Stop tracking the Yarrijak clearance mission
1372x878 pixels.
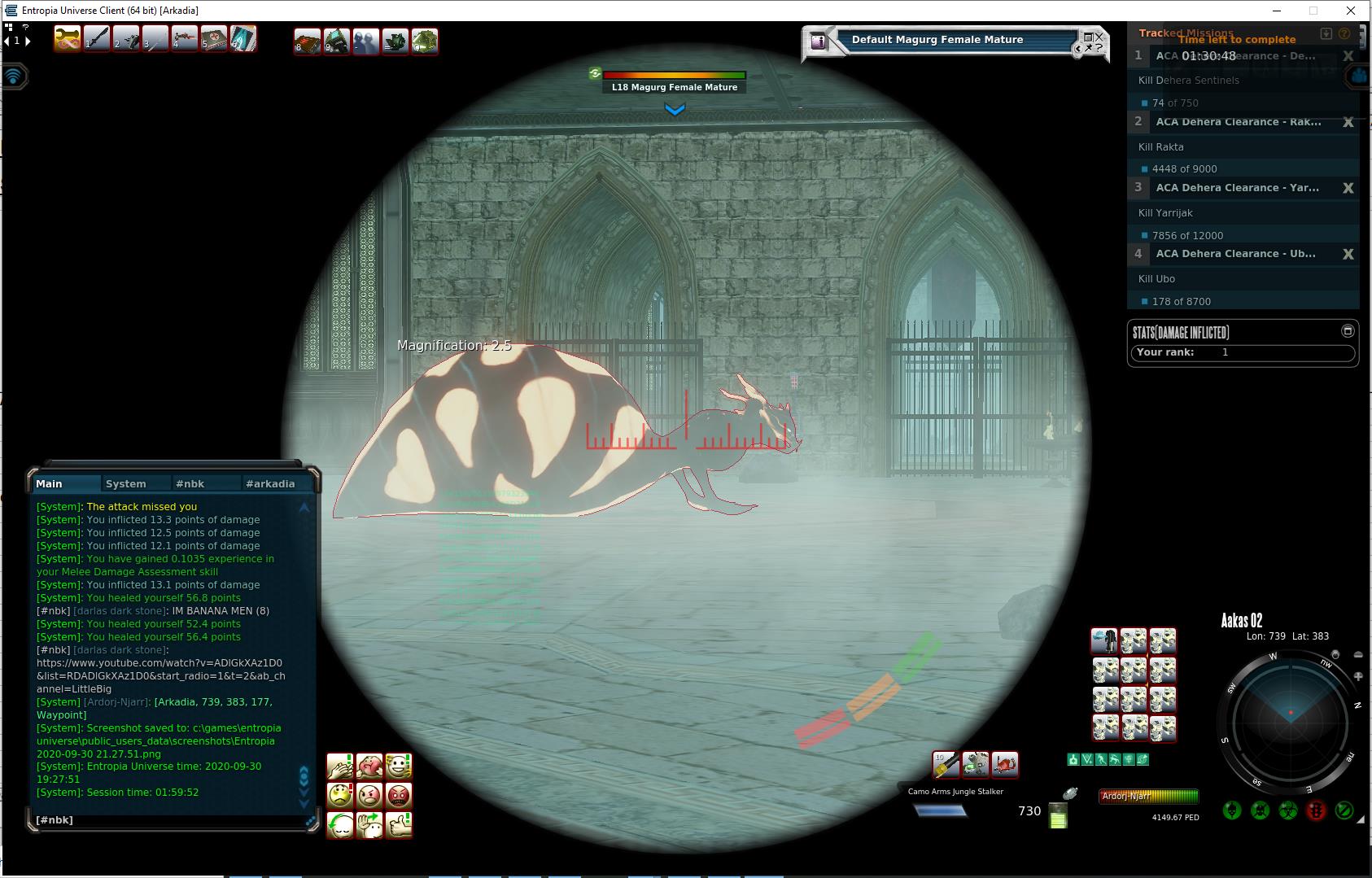(1348, 188)
